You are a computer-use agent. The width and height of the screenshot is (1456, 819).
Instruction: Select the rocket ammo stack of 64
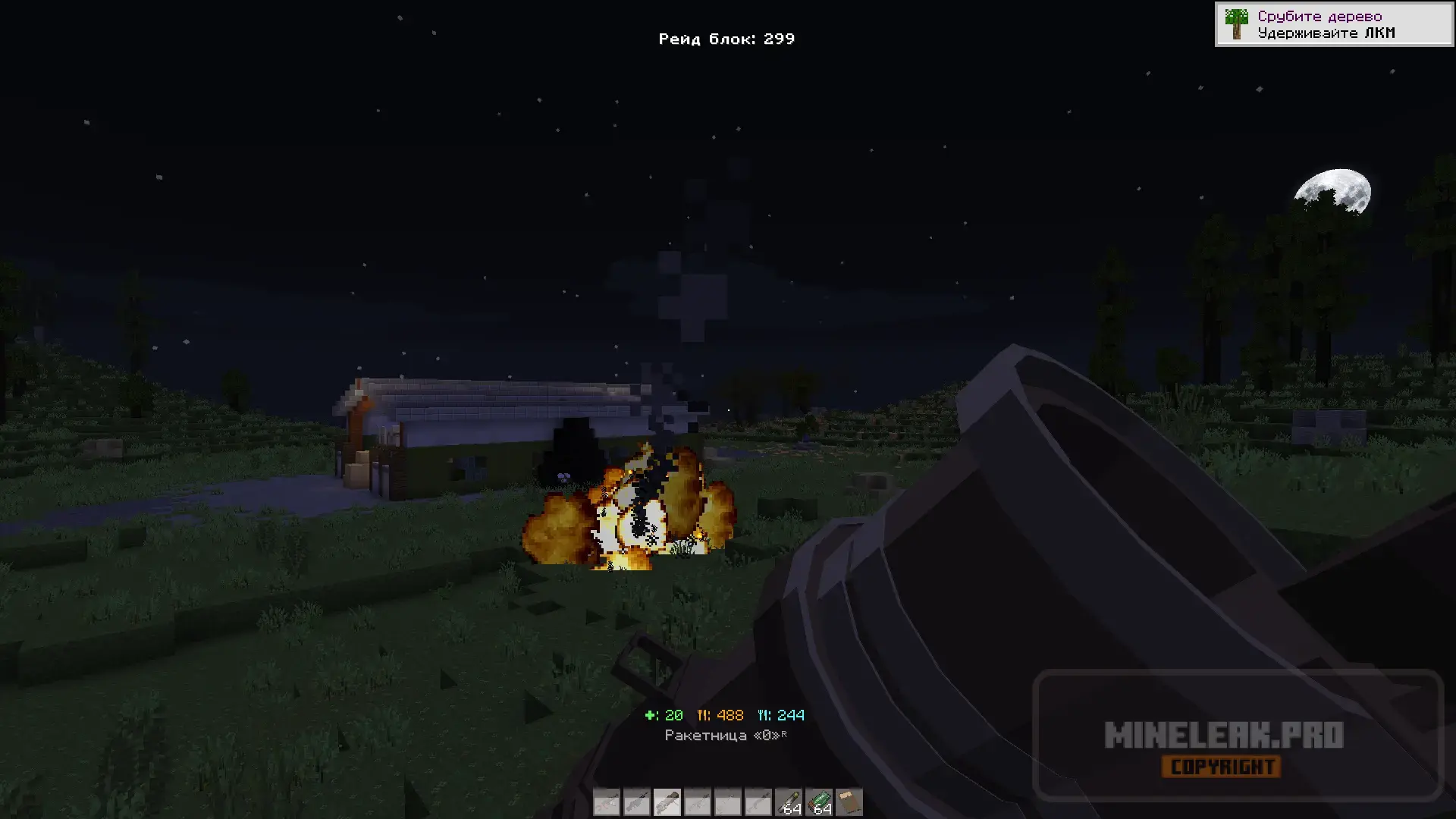coord(789,802)
